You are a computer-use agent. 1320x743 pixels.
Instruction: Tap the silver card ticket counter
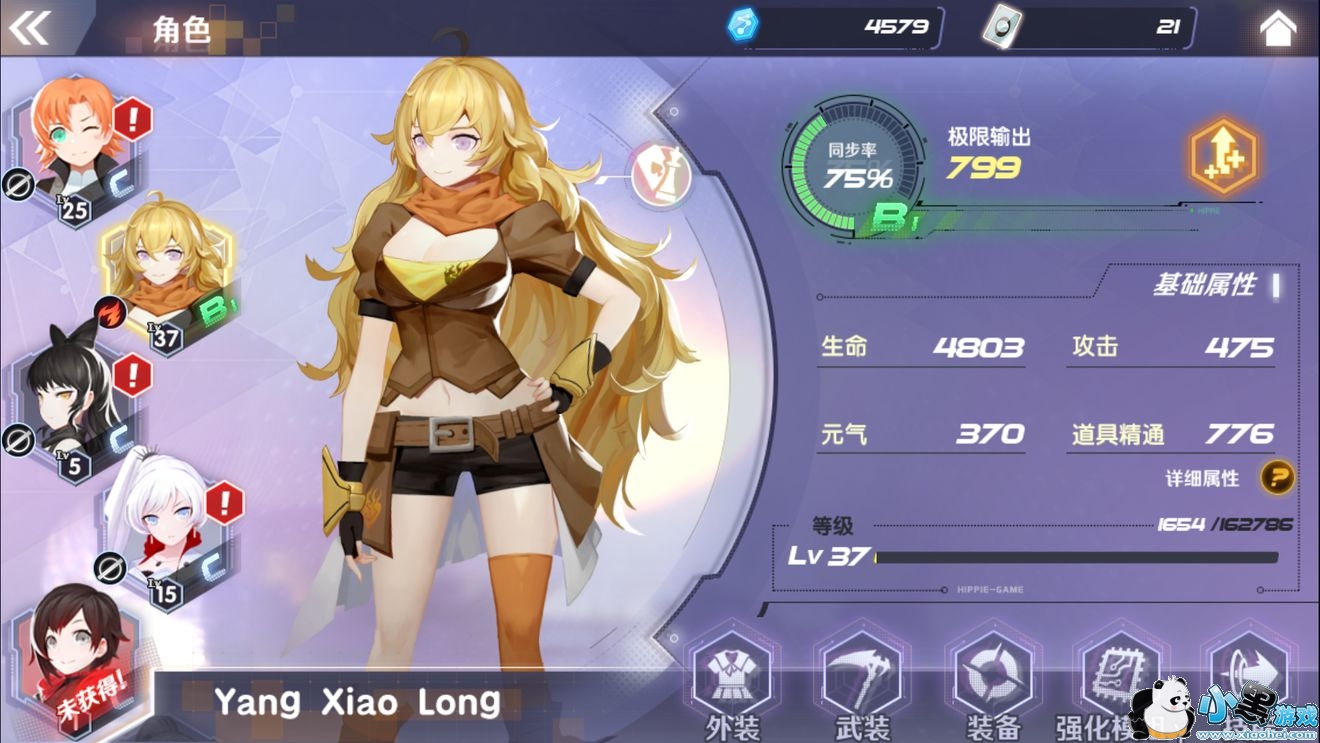click(1088, 27)
